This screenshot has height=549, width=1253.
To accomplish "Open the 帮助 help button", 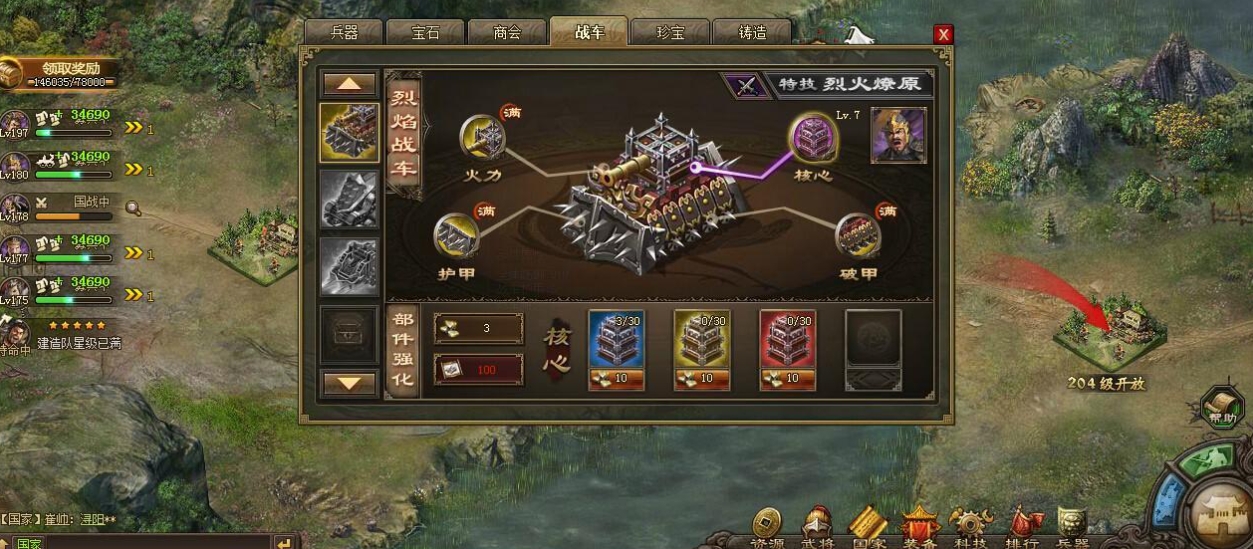I will [1220, 408].
